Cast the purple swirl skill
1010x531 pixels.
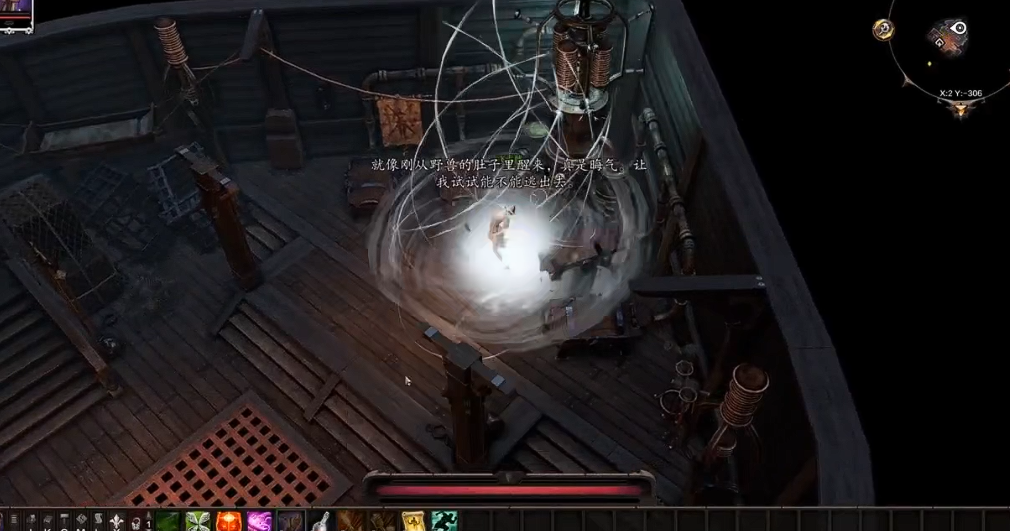pos(260,521)
